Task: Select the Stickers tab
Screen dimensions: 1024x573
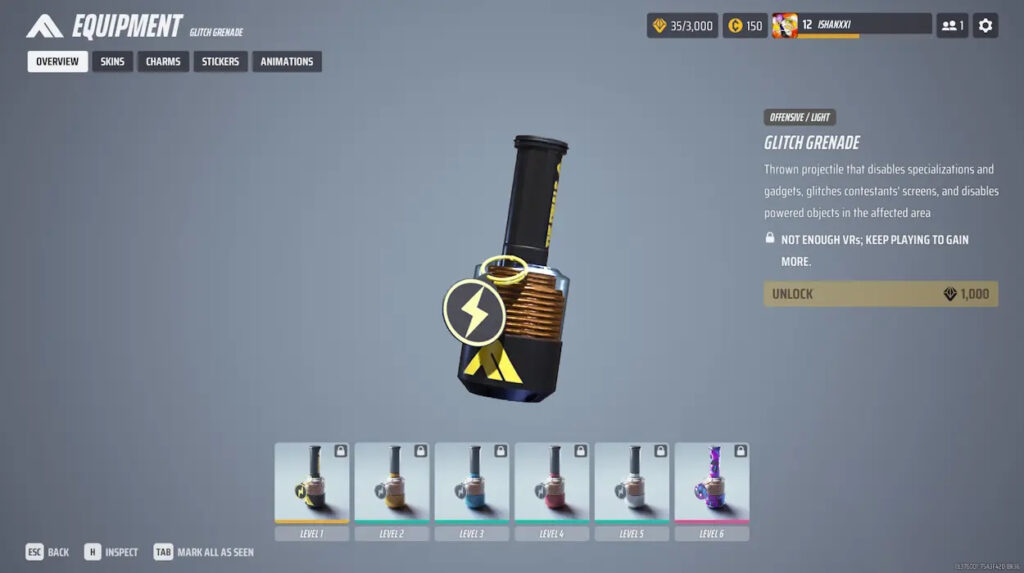Action: [220, 62]
